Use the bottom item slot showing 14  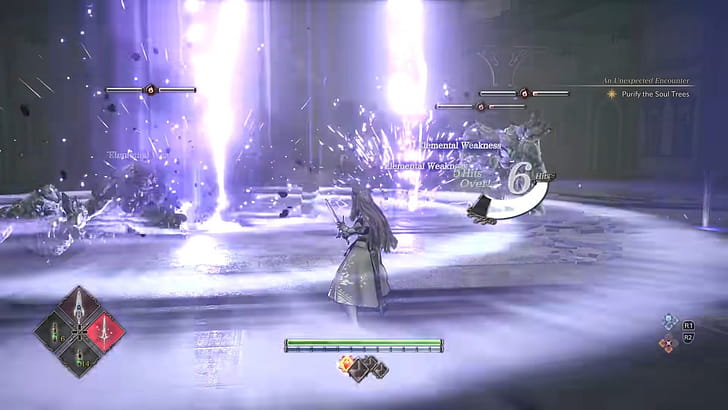coord(80,355)
